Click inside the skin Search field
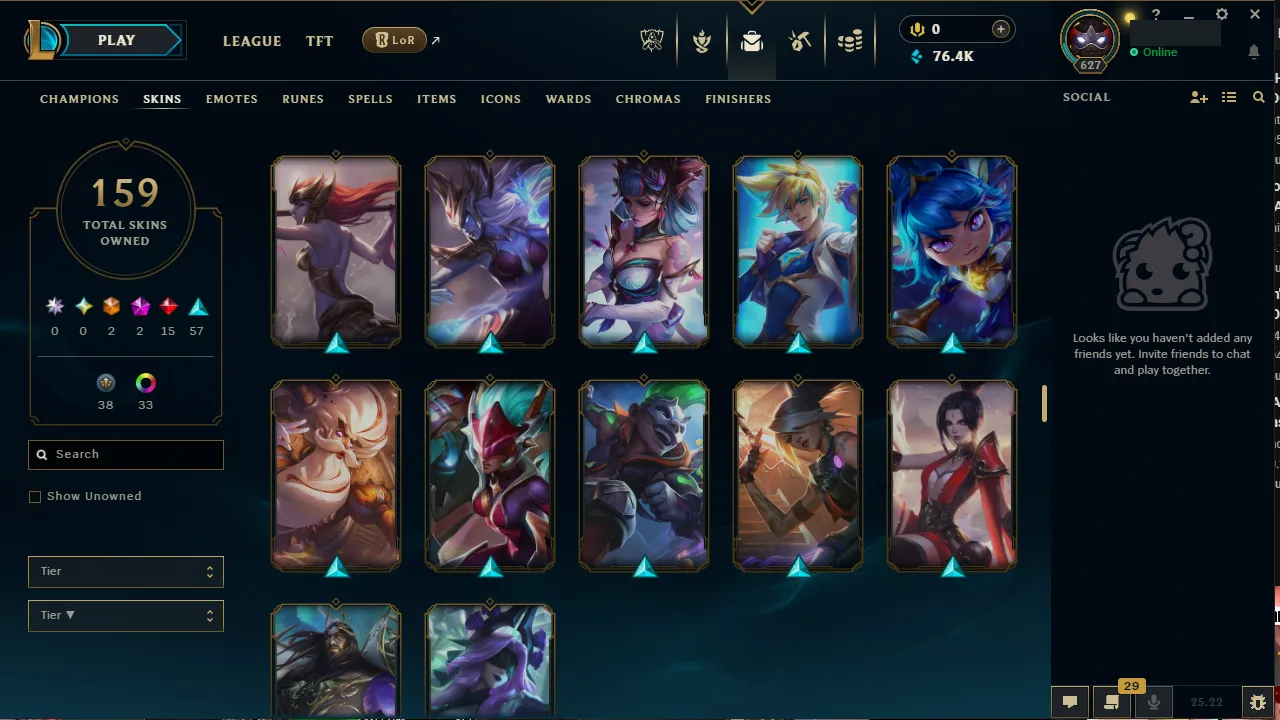This screenshot has width=1280, height=720. point(125,454)
